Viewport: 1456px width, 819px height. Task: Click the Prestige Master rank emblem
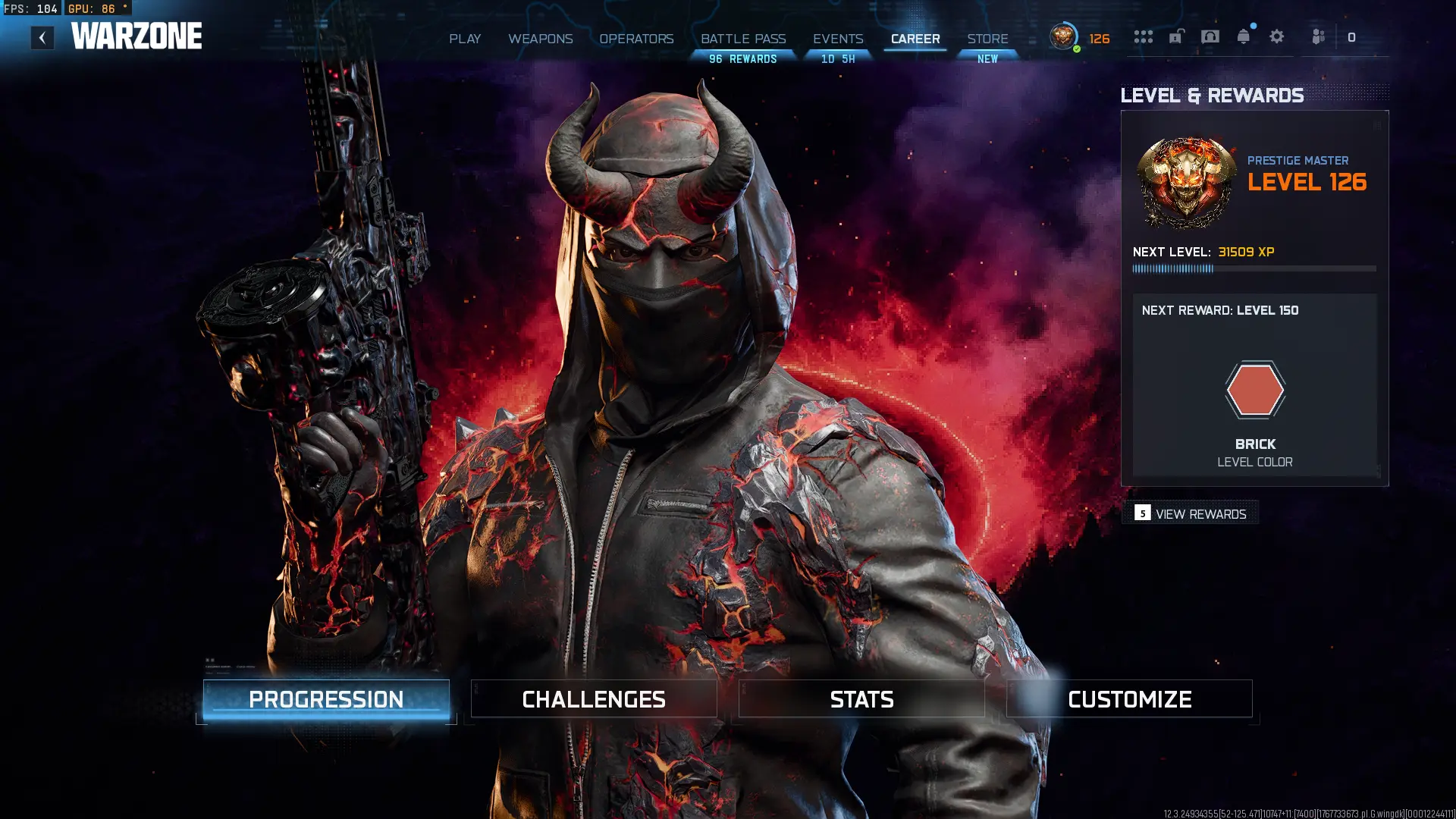(1184, 182)
